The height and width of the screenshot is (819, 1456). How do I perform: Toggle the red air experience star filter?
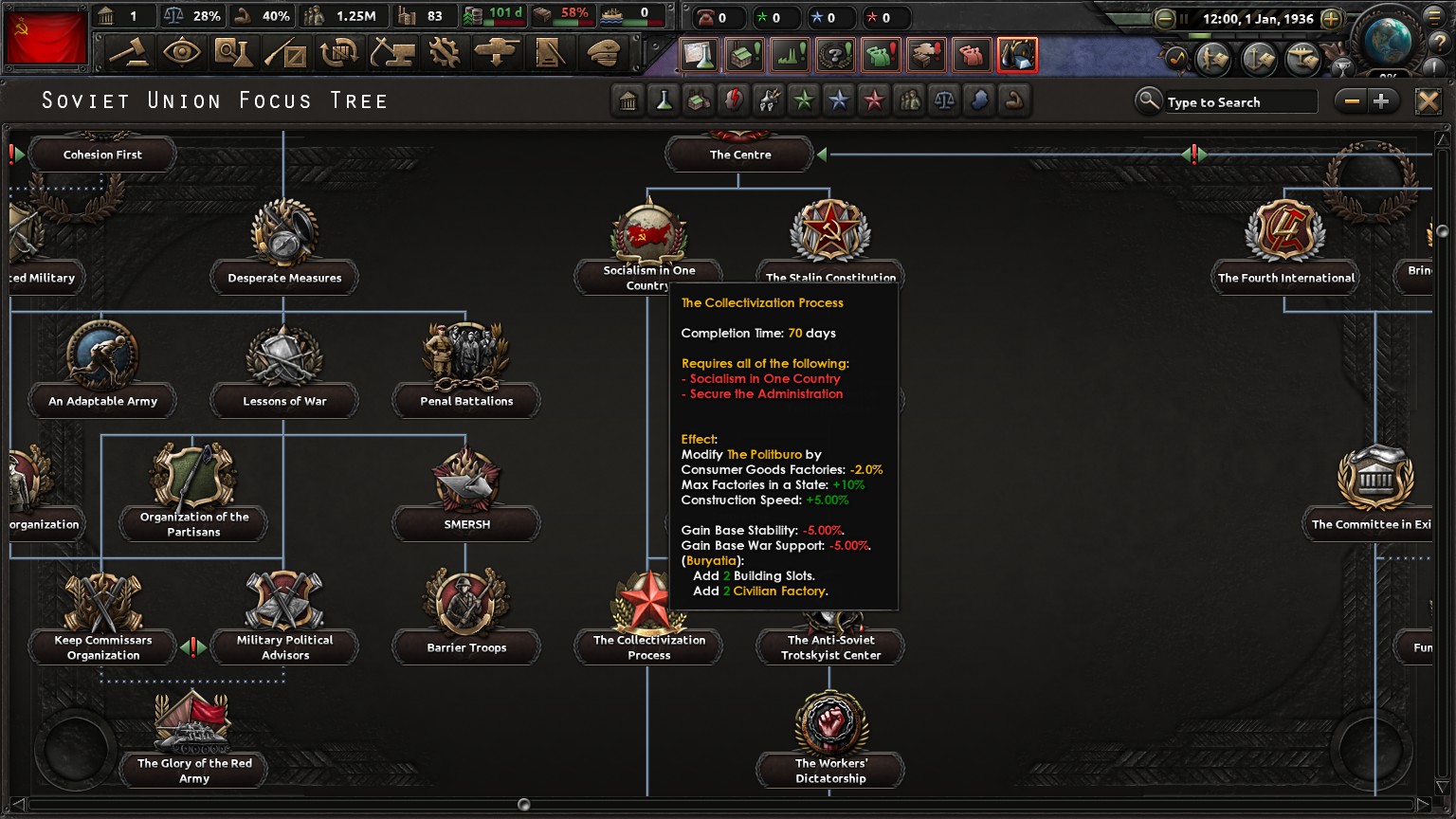(873, 101)
